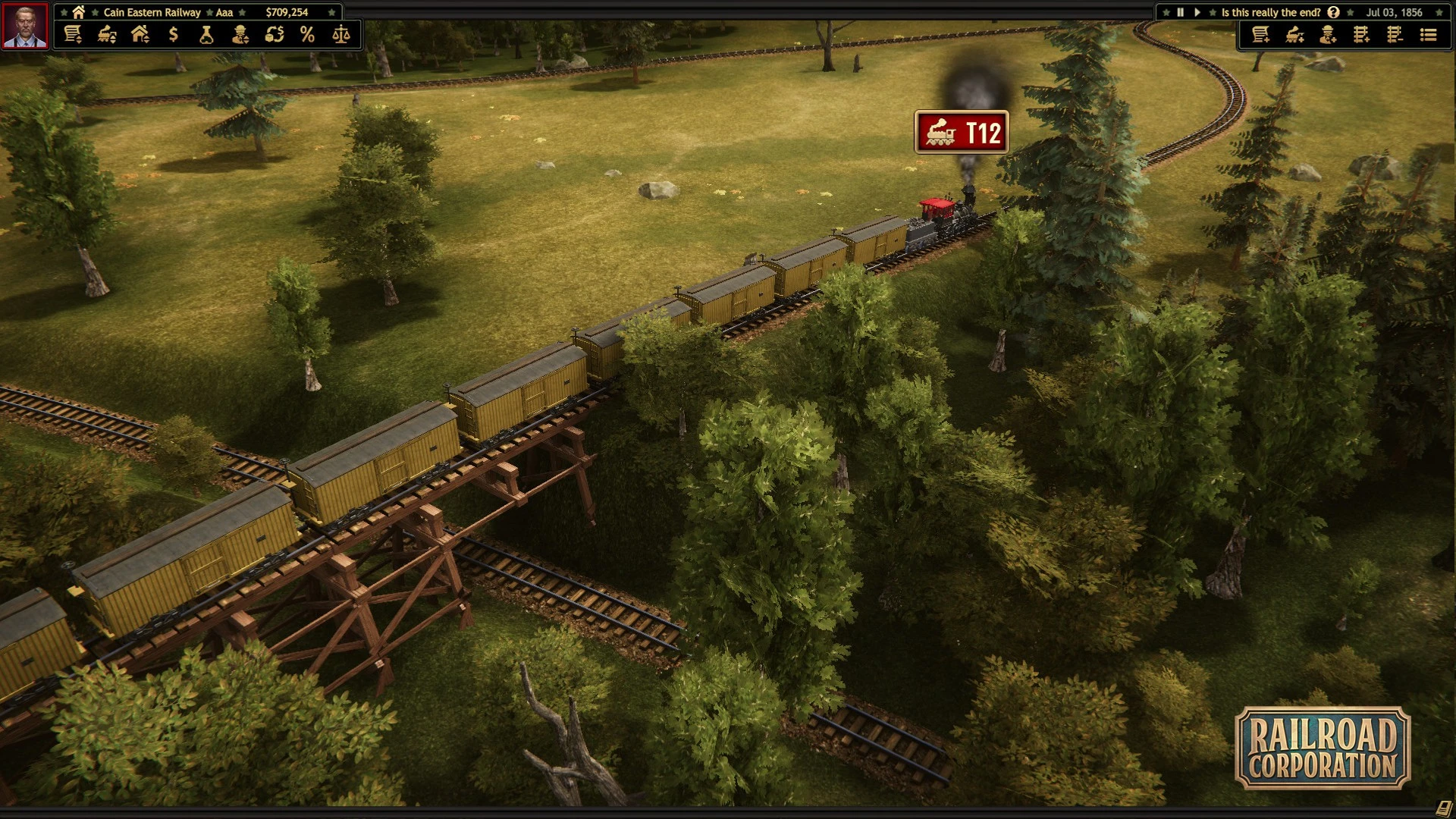1456x819 pixels.
Task: Remove track with minus icon
Action: 1395,35
